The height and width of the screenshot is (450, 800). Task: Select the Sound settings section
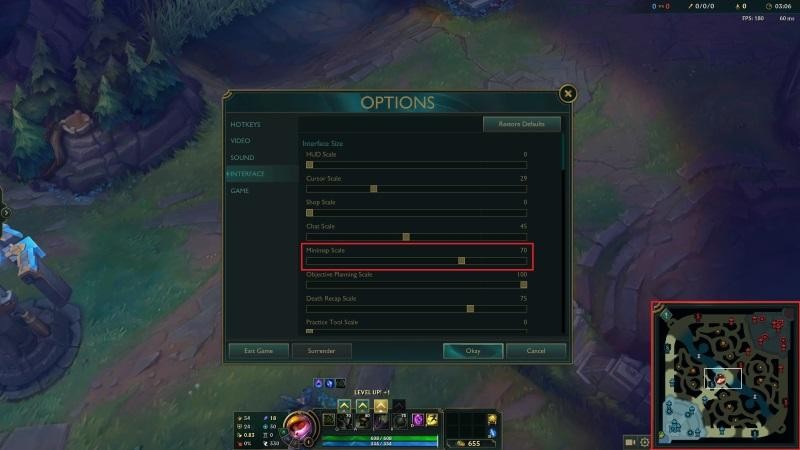(243, 158)
